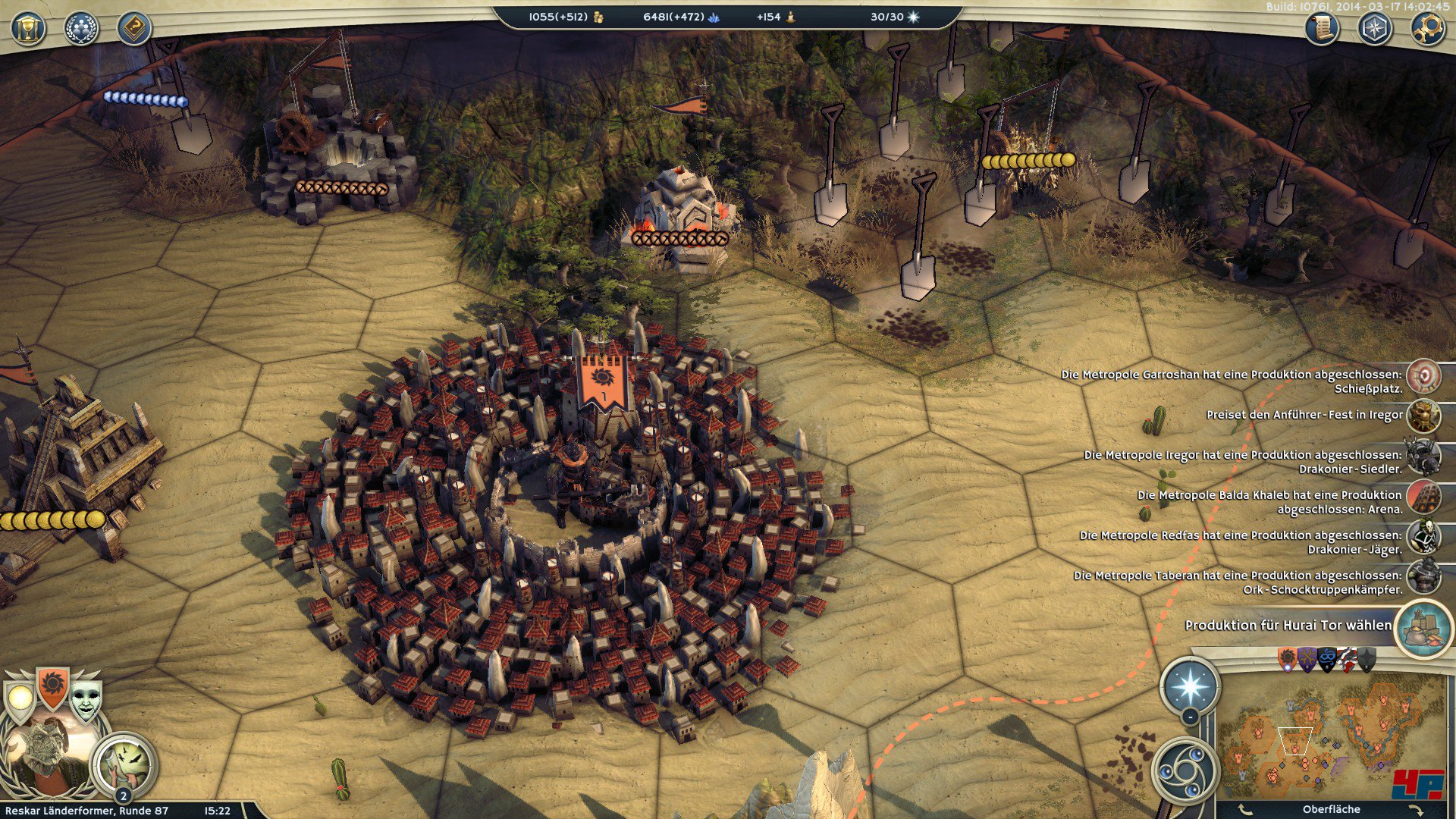Click the glowing star button beside the minimap

click(x=1190, y=686)
